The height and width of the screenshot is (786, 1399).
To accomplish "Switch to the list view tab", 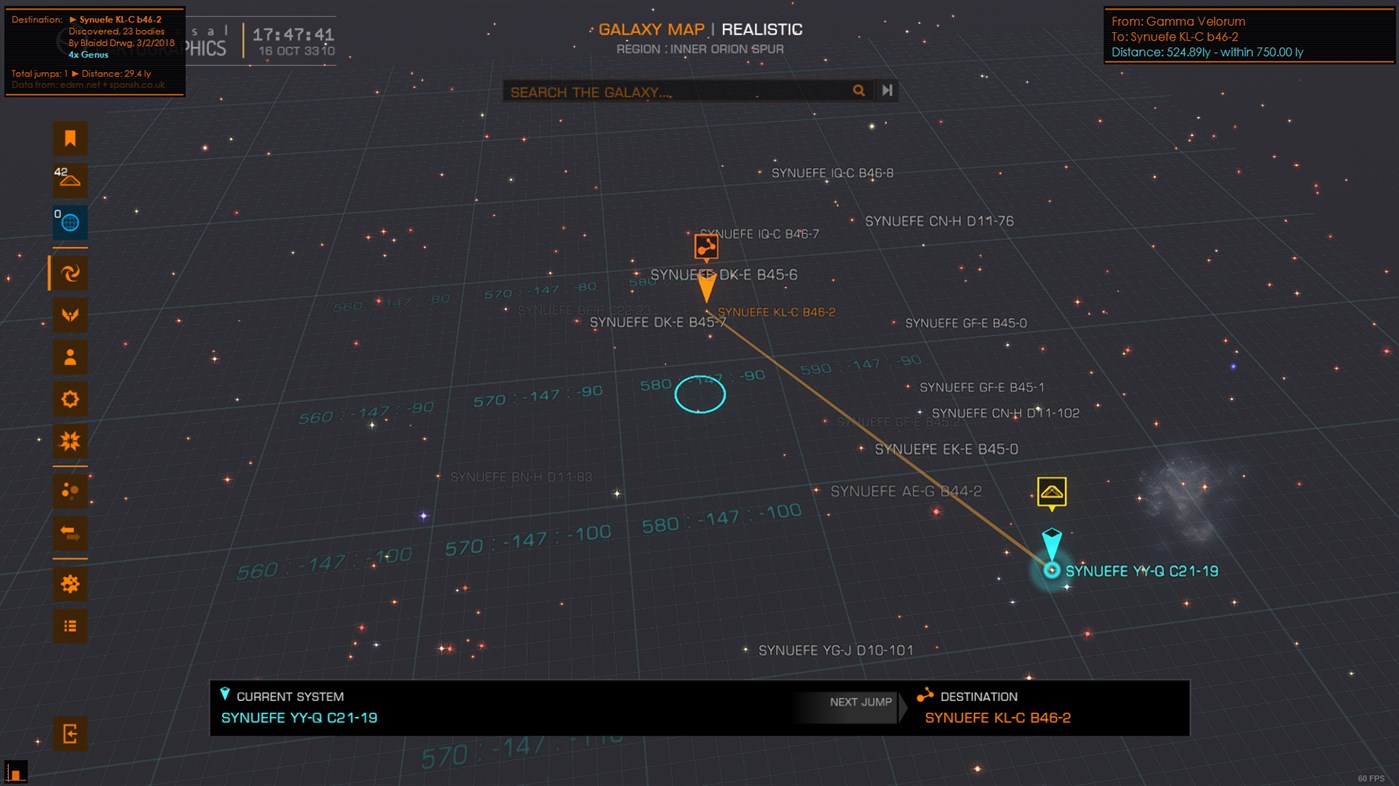I will (x=70, y=625).
